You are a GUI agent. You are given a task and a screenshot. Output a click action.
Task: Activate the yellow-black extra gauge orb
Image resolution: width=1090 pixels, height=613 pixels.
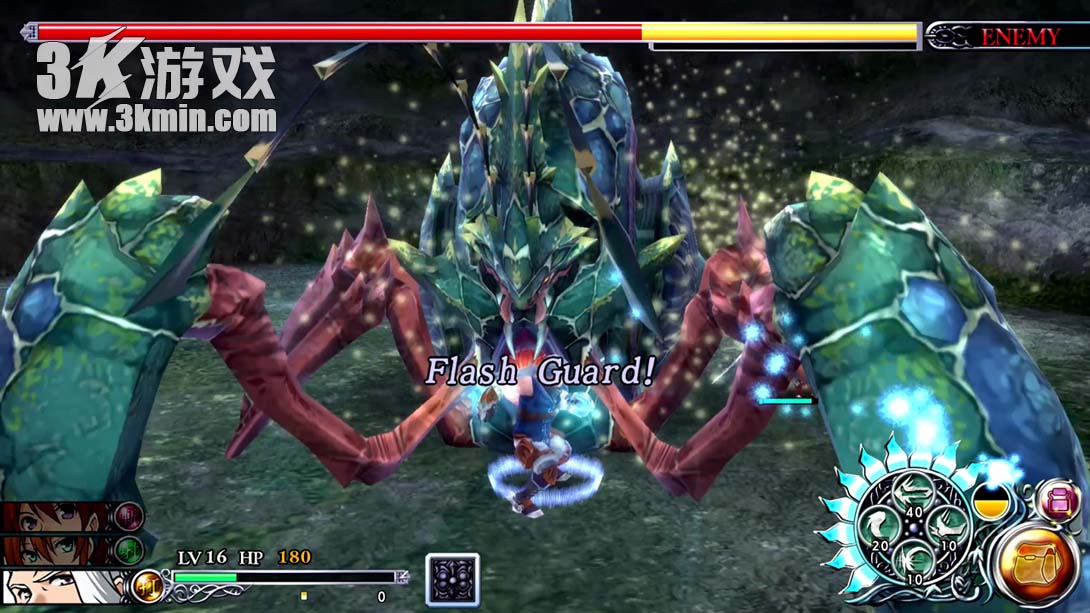(x=989, y=500)
